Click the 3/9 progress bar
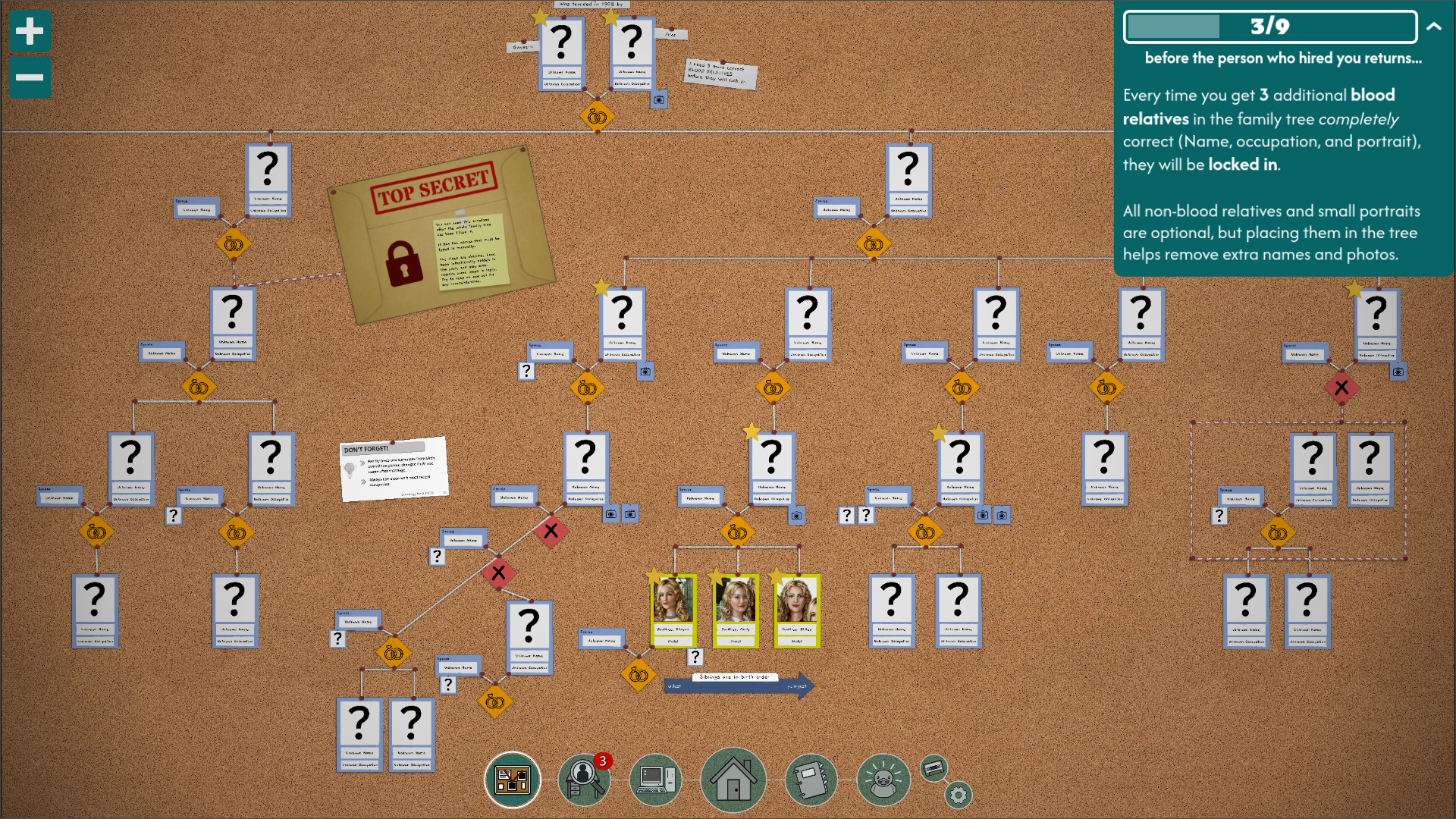This screenshot has height=819, width=1456. coord(1270,28)
